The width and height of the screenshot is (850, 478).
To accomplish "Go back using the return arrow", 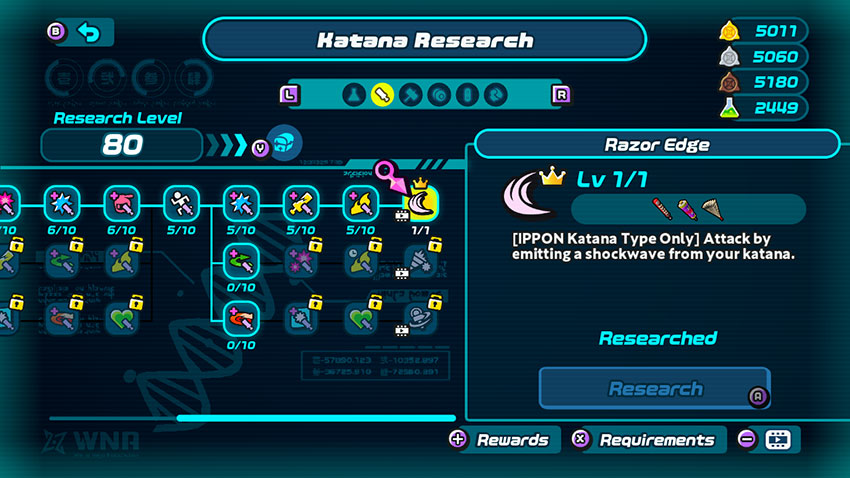I will pos(89,33).
